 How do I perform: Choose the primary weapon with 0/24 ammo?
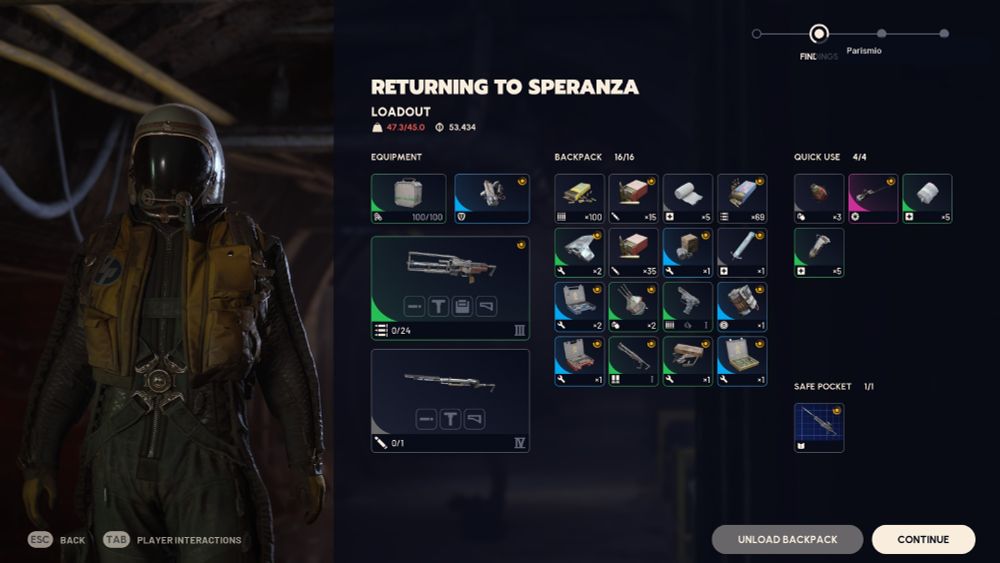click(450, 288)
